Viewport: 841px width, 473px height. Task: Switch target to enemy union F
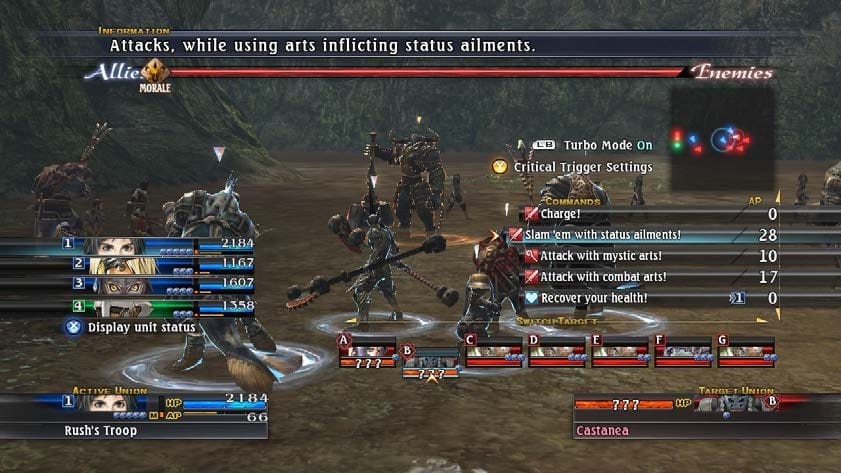pos(684,353)
